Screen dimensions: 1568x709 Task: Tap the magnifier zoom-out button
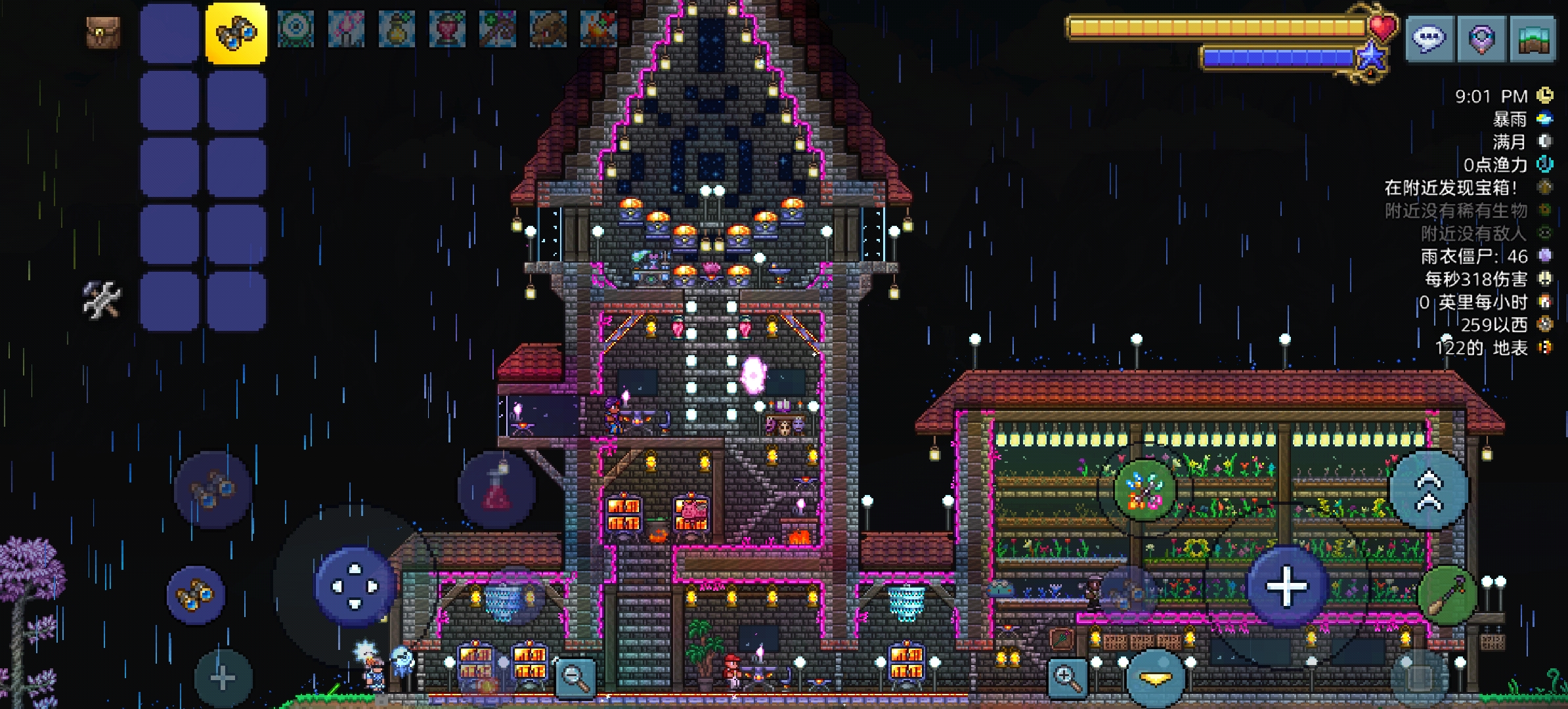[576, 676]
